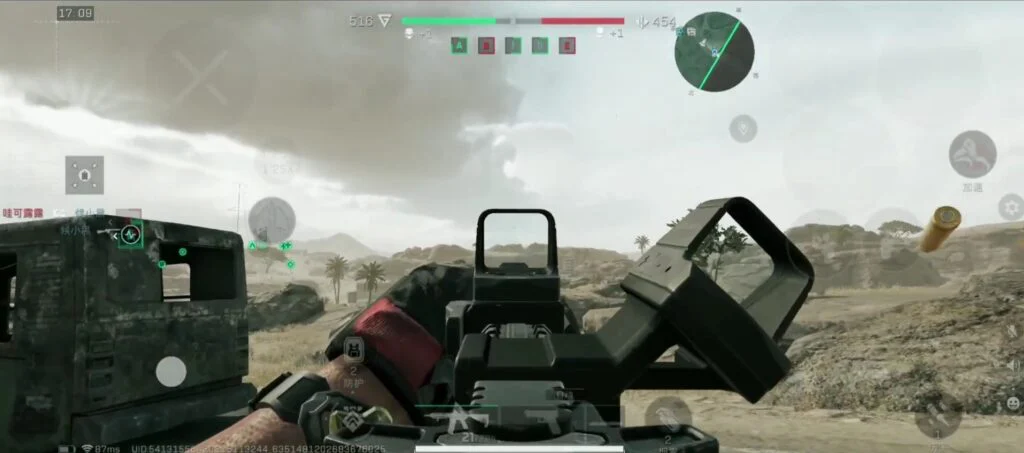Viewport: 1024px width, 453px height.
Task: Touch the white movement joystick knob
Action: 171,372
